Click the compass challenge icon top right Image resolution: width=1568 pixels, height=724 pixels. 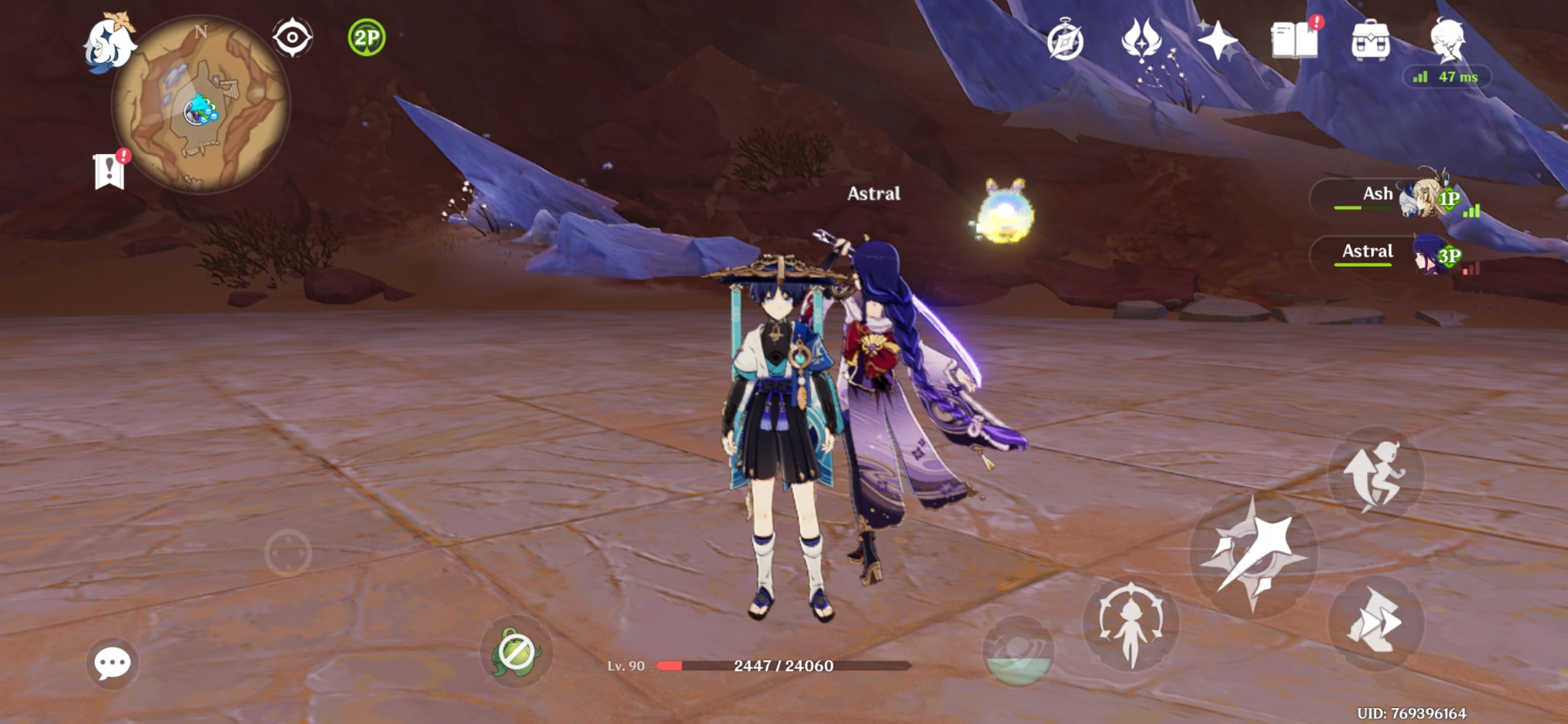click(1065, 40)
